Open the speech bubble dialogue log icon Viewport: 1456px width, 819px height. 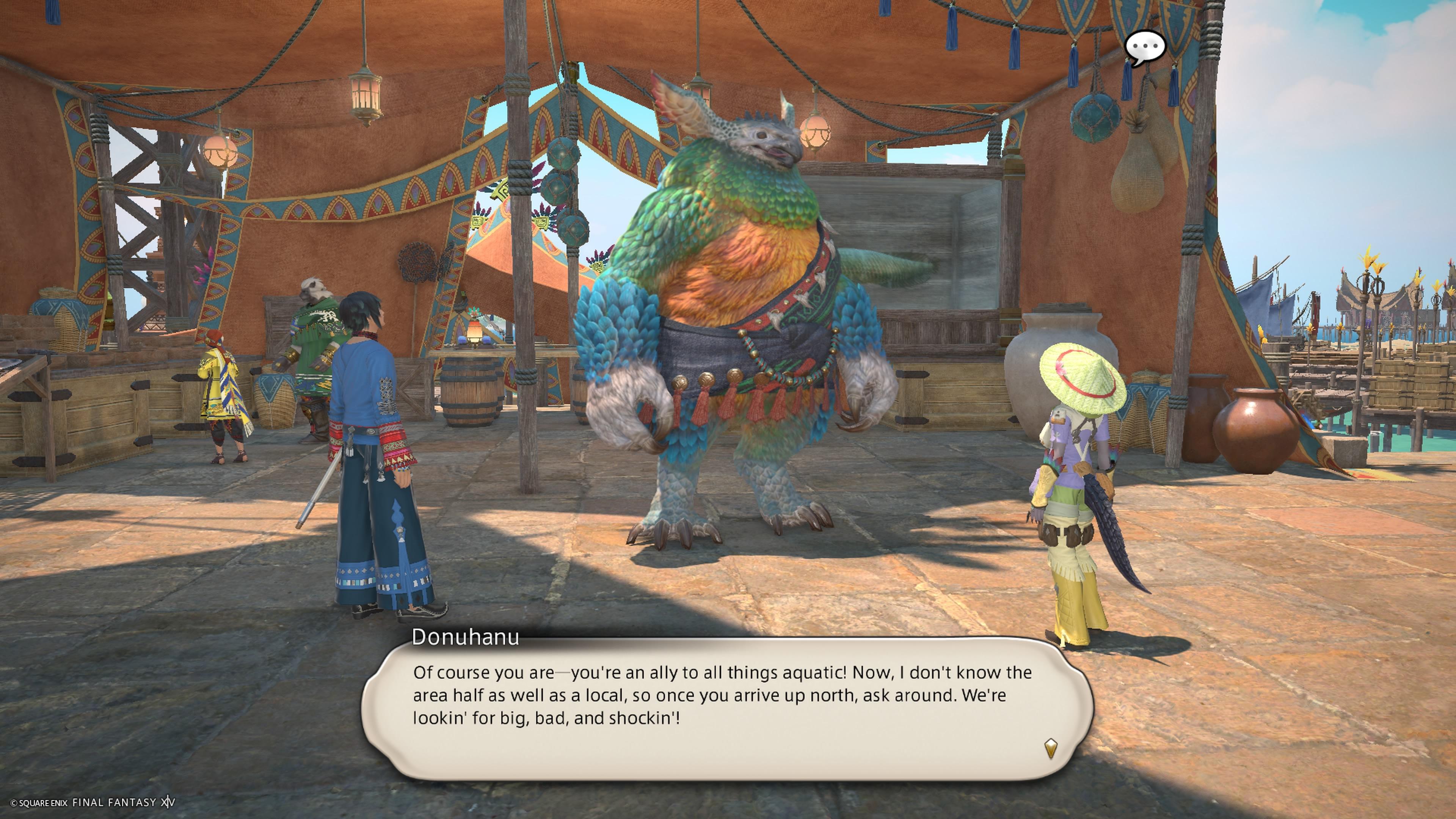(1145, 47)
